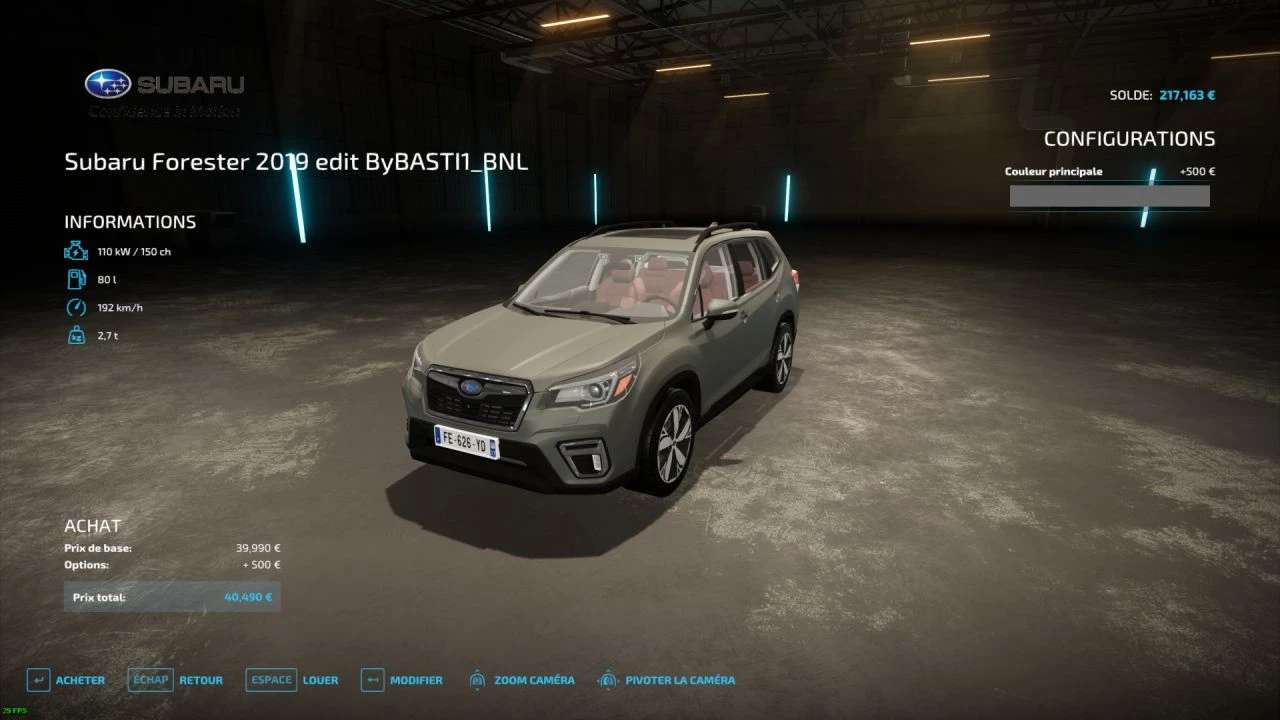
Task: Buy the vehicle with the Acheter button
Action: point(66,680)
